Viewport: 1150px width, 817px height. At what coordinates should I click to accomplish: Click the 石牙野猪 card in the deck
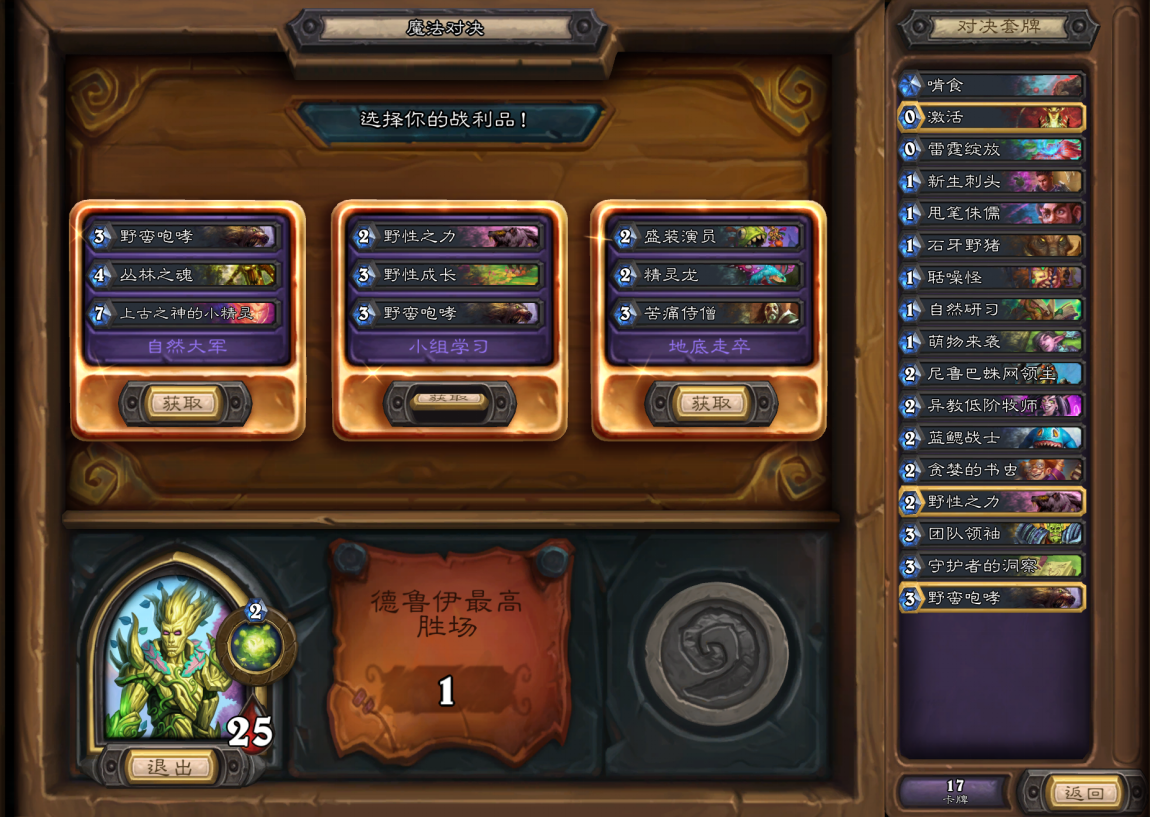click(x=992, y=245)
